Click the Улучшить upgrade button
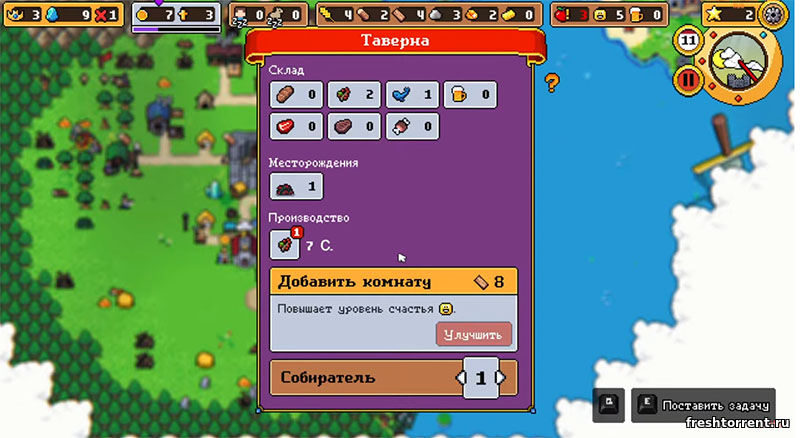The image size is (800, 438). click(x=475, y=333)
